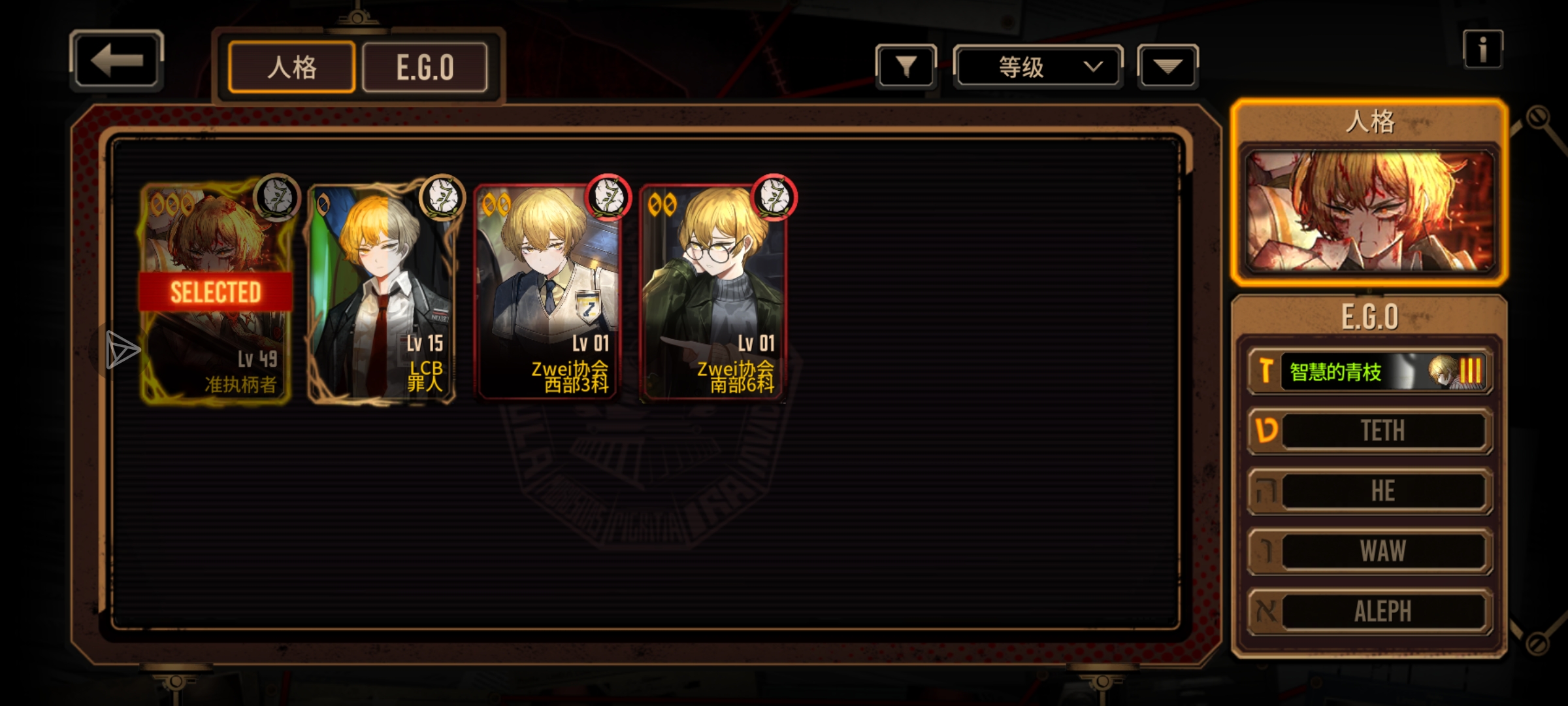Open the info button
Viewport: 1568px width, 706px height.
[x=1482, y=50]
